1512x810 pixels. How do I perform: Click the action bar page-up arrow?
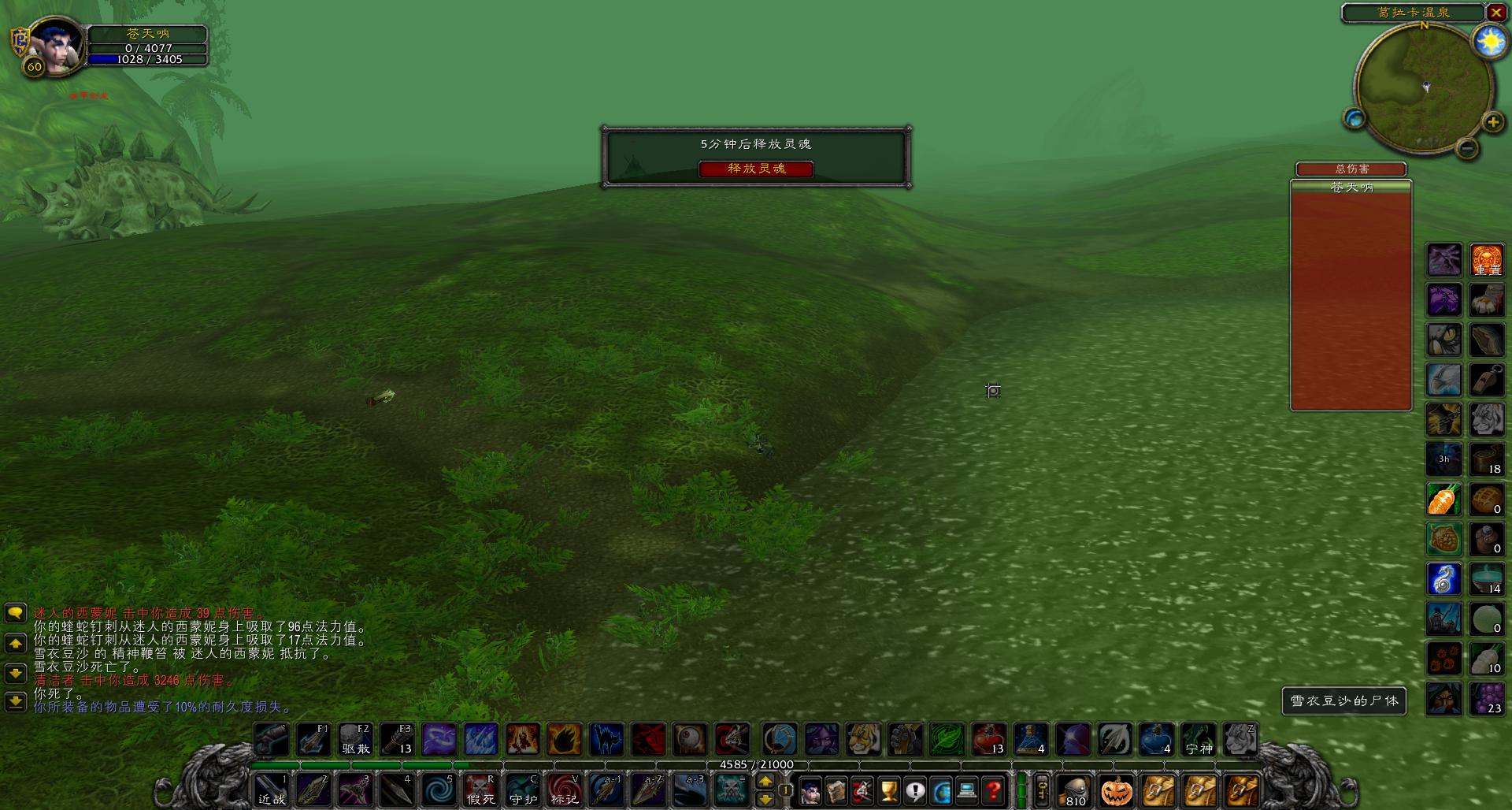[x=765, y=782]
